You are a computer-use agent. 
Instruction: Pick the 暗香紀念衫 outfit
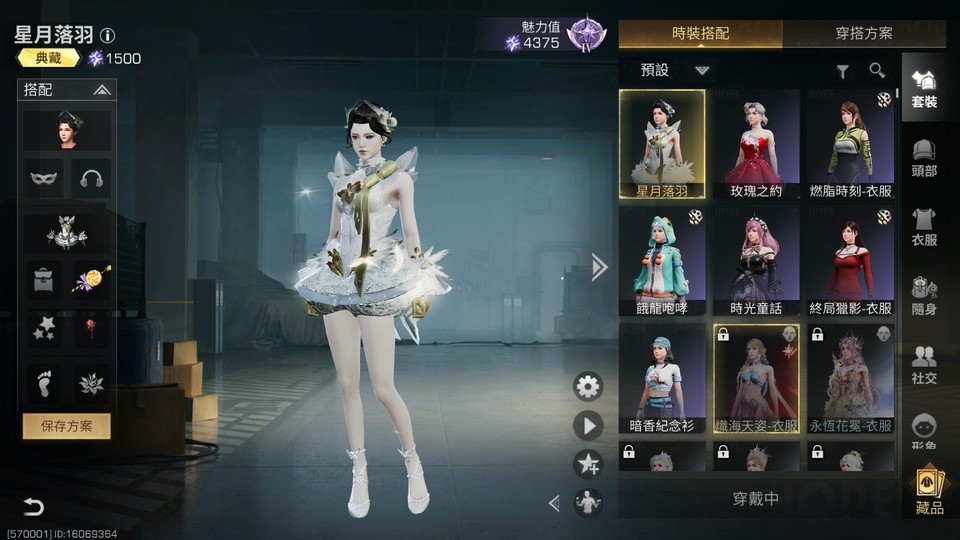click(x=662, y=377)
